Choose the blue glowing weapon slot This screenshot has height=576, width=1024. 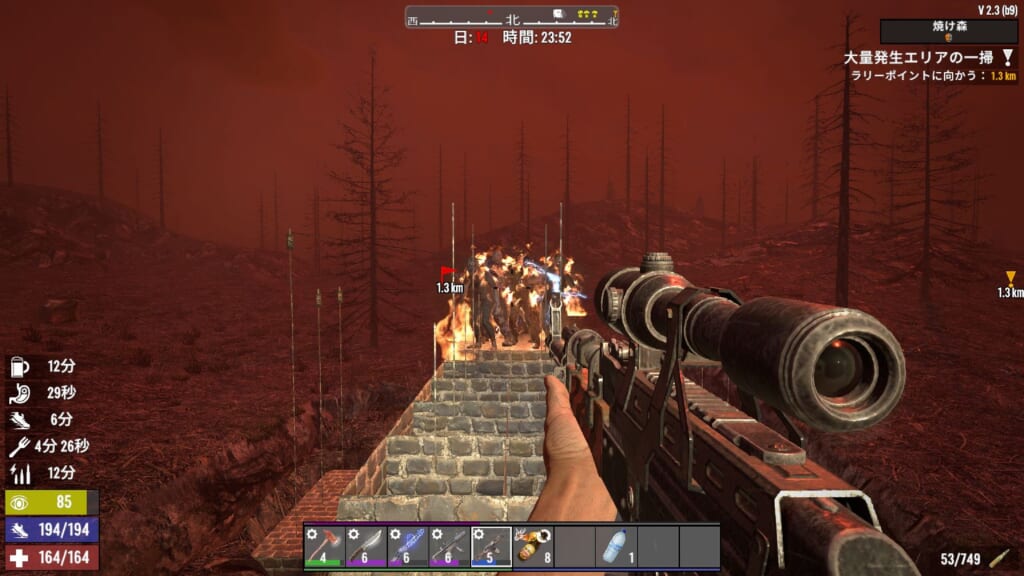[x=408, y=547]
